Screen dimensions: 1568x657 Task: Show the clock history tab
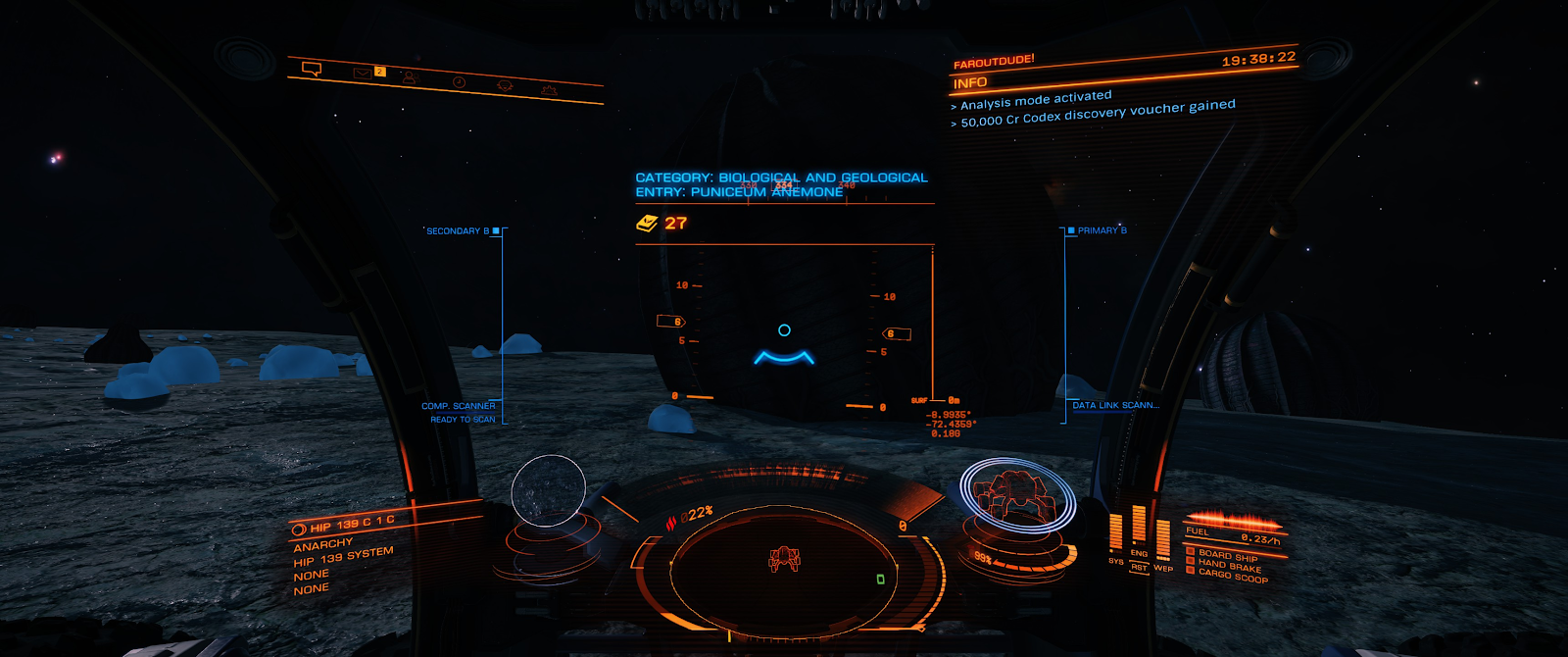(x=459, y=82)
